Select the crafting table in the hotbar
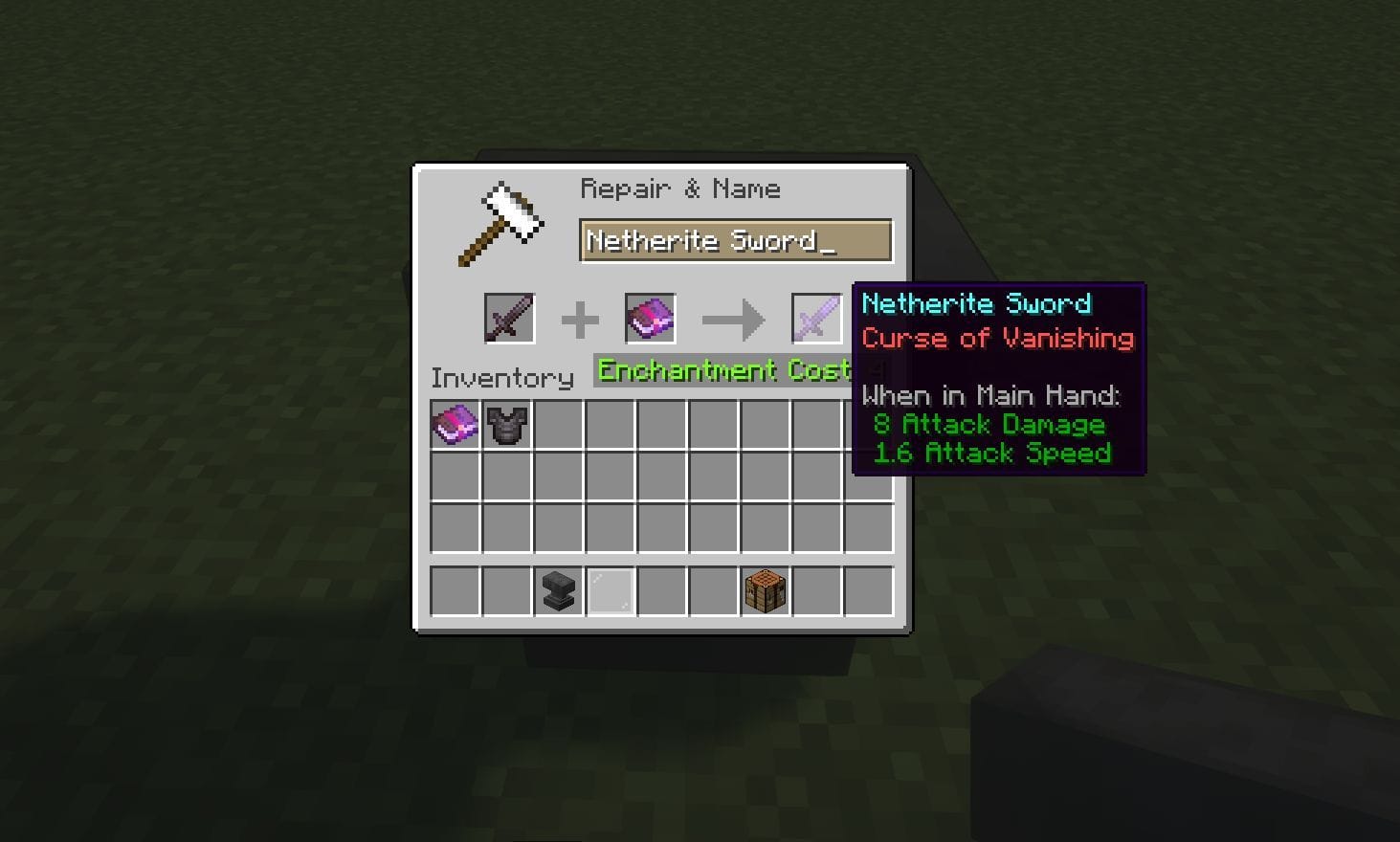Image resolution: width=1400 pixels, height=842 pixels. [x=764, y=590]
